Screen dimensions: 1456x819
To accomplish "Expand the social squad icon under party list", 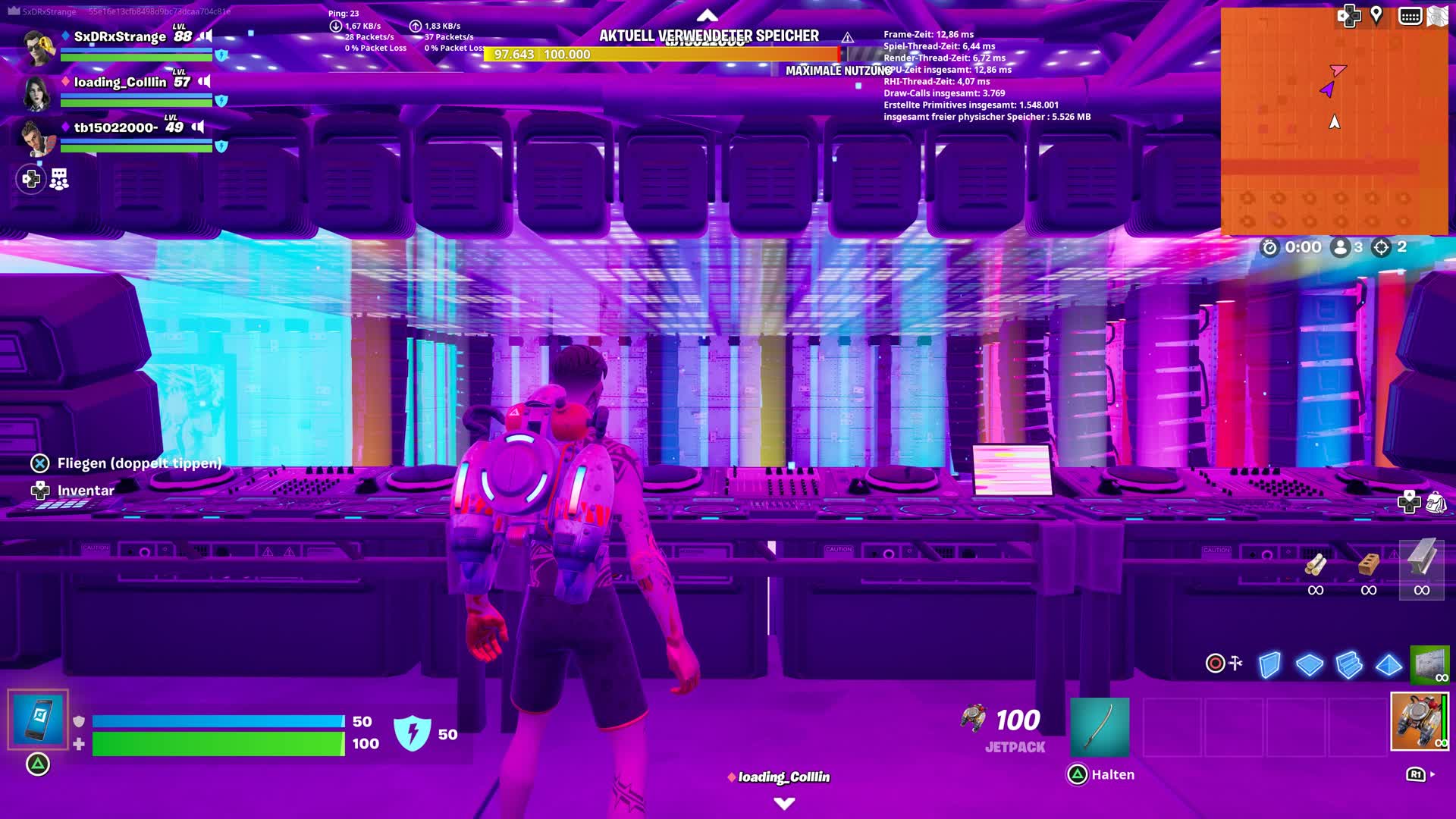I will (x=58, y=179).
